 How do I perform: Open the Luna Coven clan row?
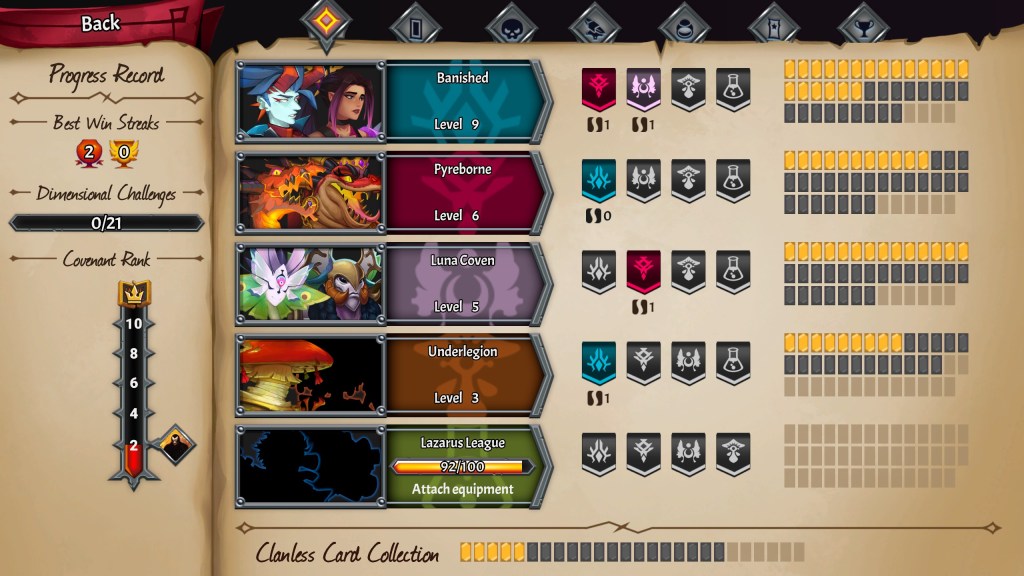[463, 284]
